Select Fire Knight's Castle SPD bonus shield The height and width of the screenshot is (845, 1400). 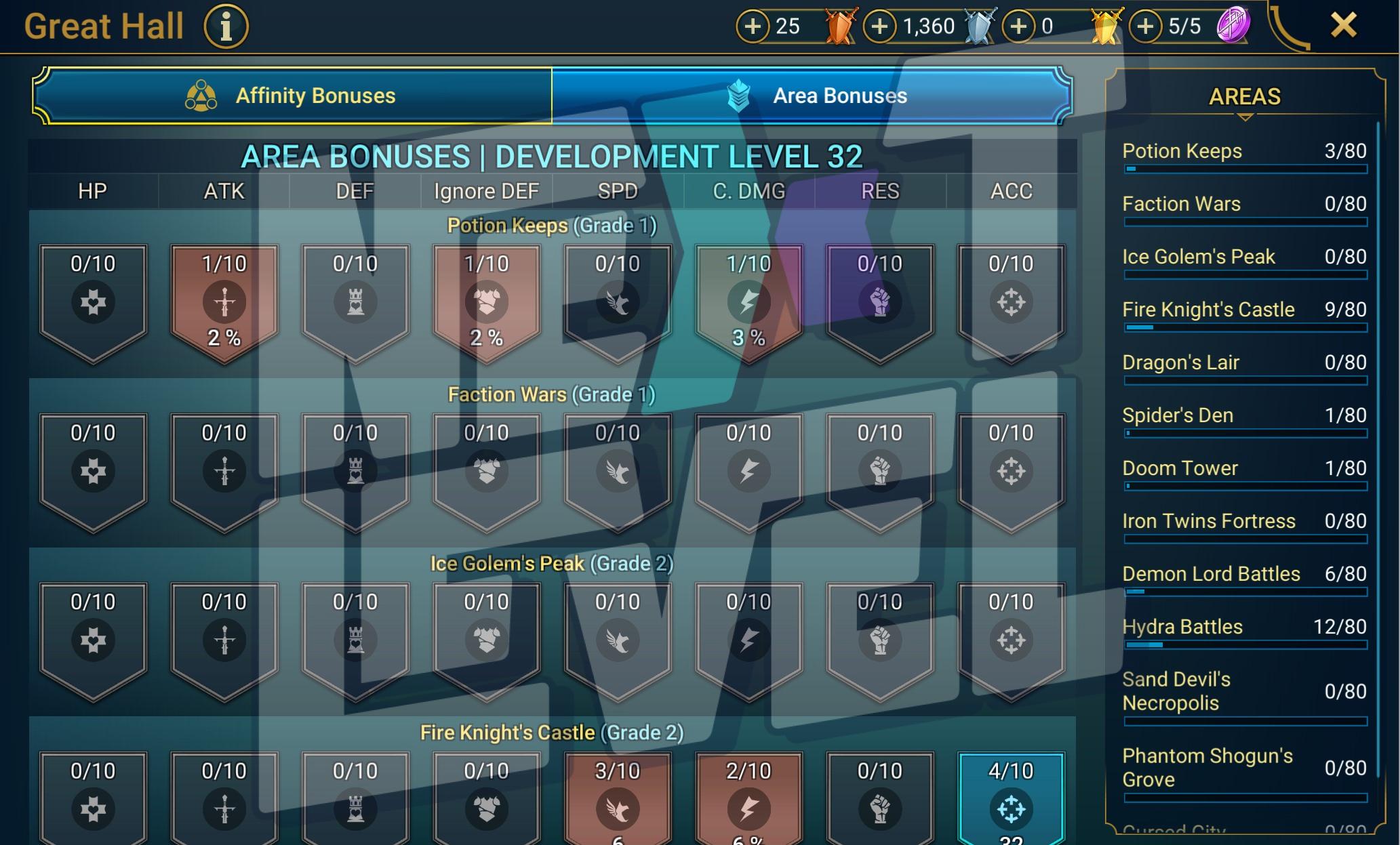tap(617, 800)
